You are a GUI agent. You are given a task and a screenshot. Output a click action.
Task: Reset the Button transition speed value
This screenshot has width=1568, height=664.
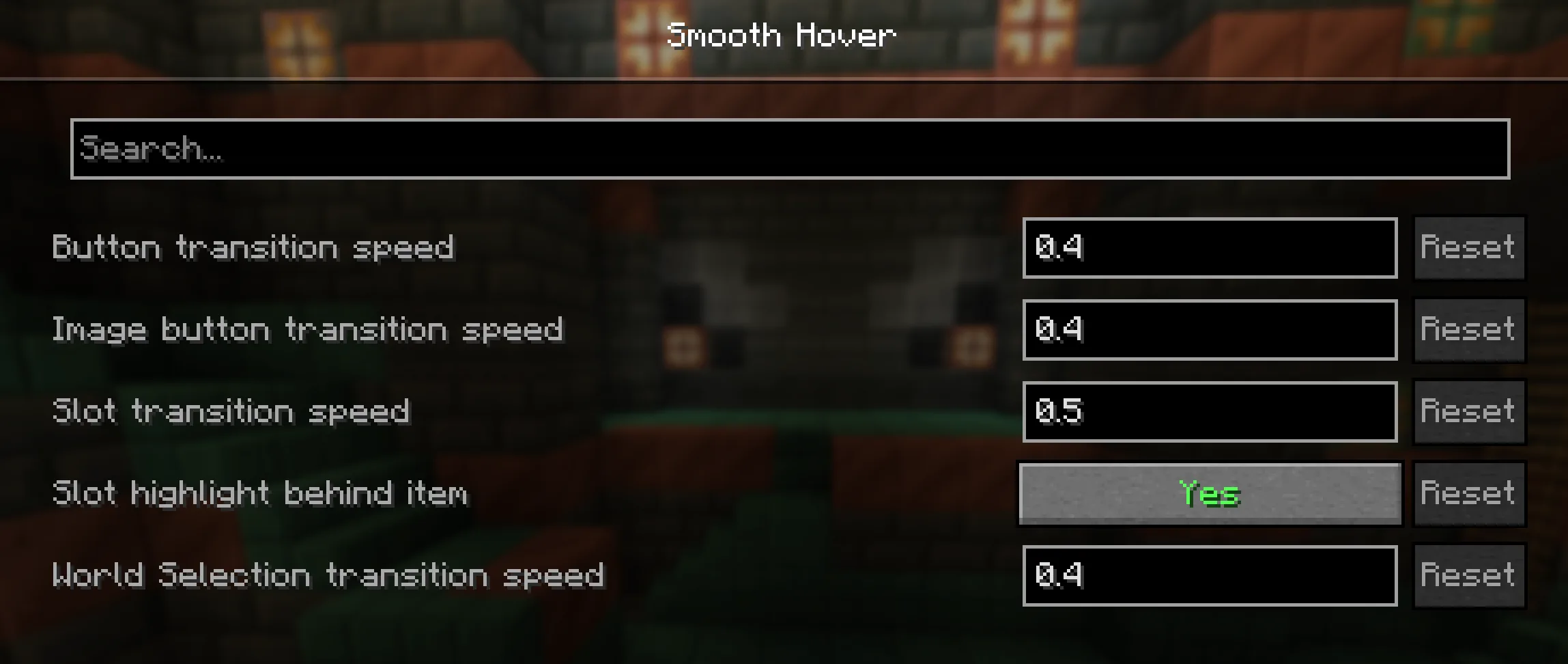click(x=1468, y=248)
